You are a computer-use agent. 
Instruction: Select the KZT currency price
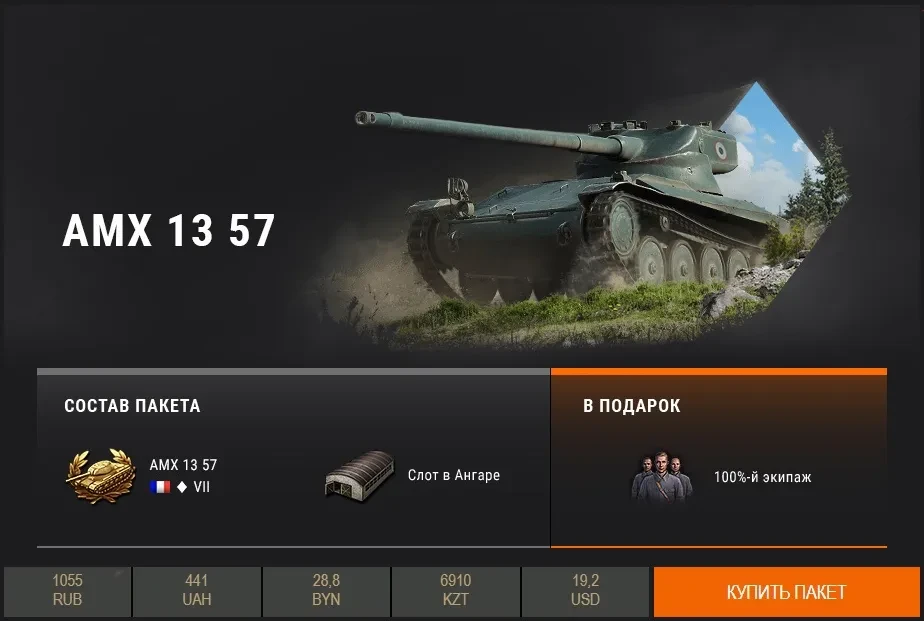click(455, 591)
